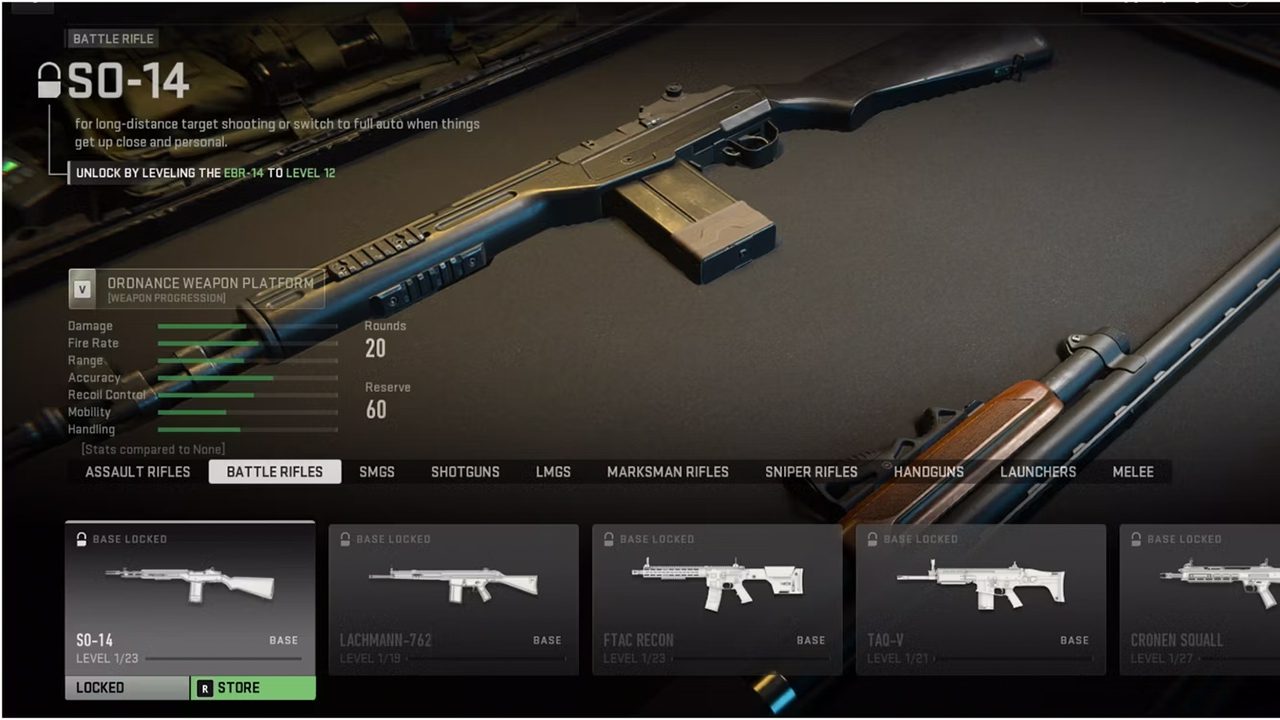This screenshot has width=1280, height=720.
Task: Open the Marksman Rifles tab
Action: pos(667,472)
